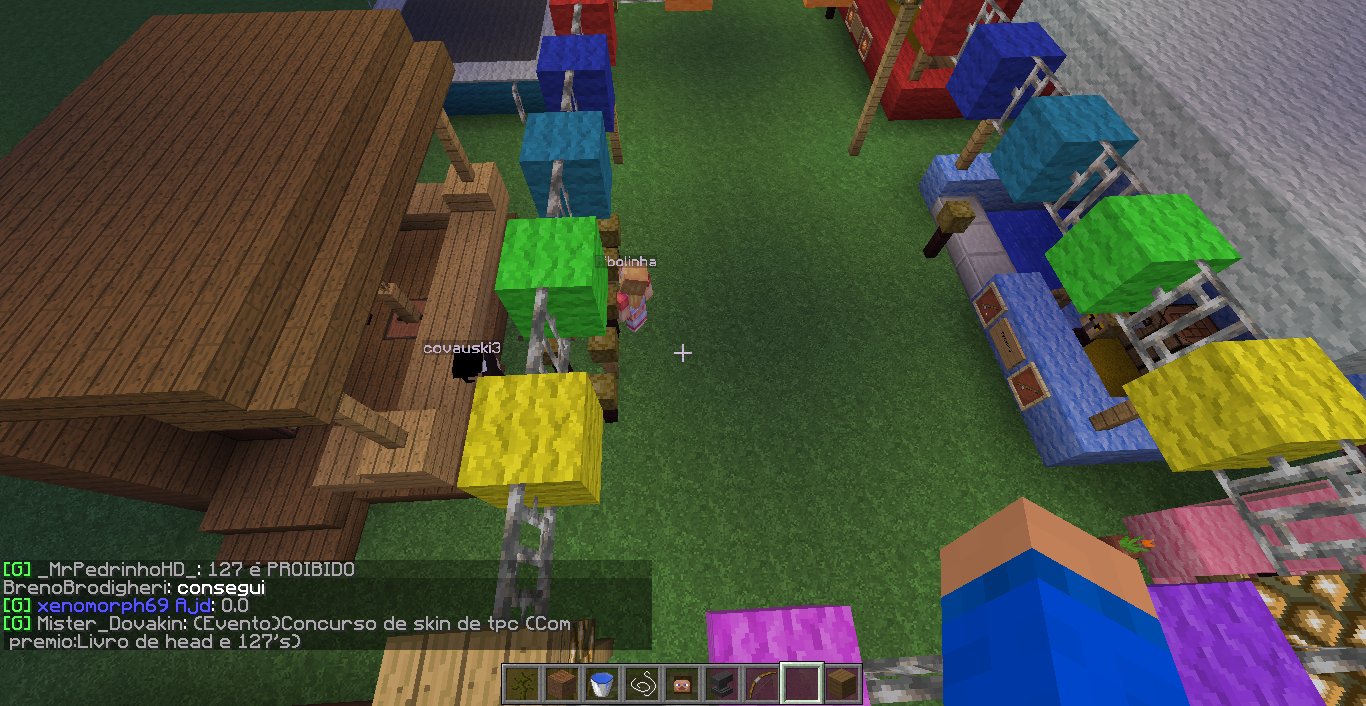Select the vines hotbar slot

click(x=521, y=685)
